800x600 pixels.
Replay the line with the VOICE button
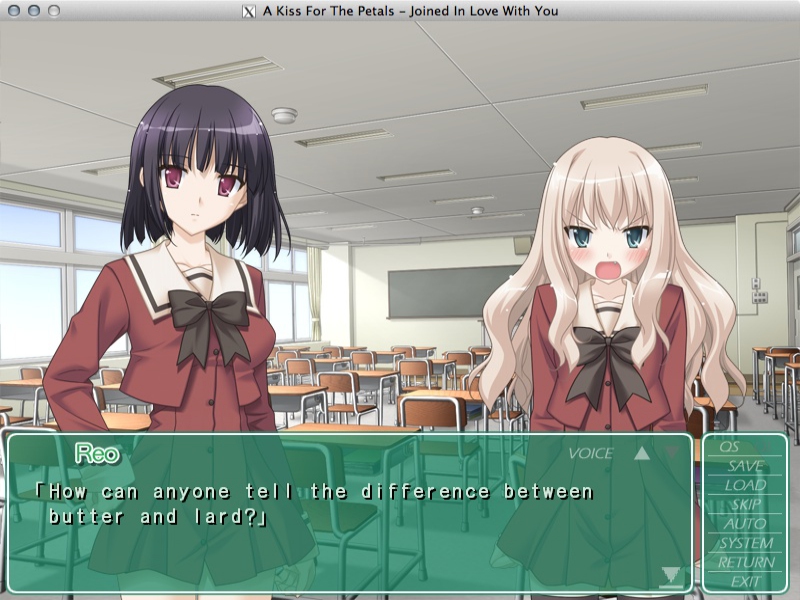590,454
